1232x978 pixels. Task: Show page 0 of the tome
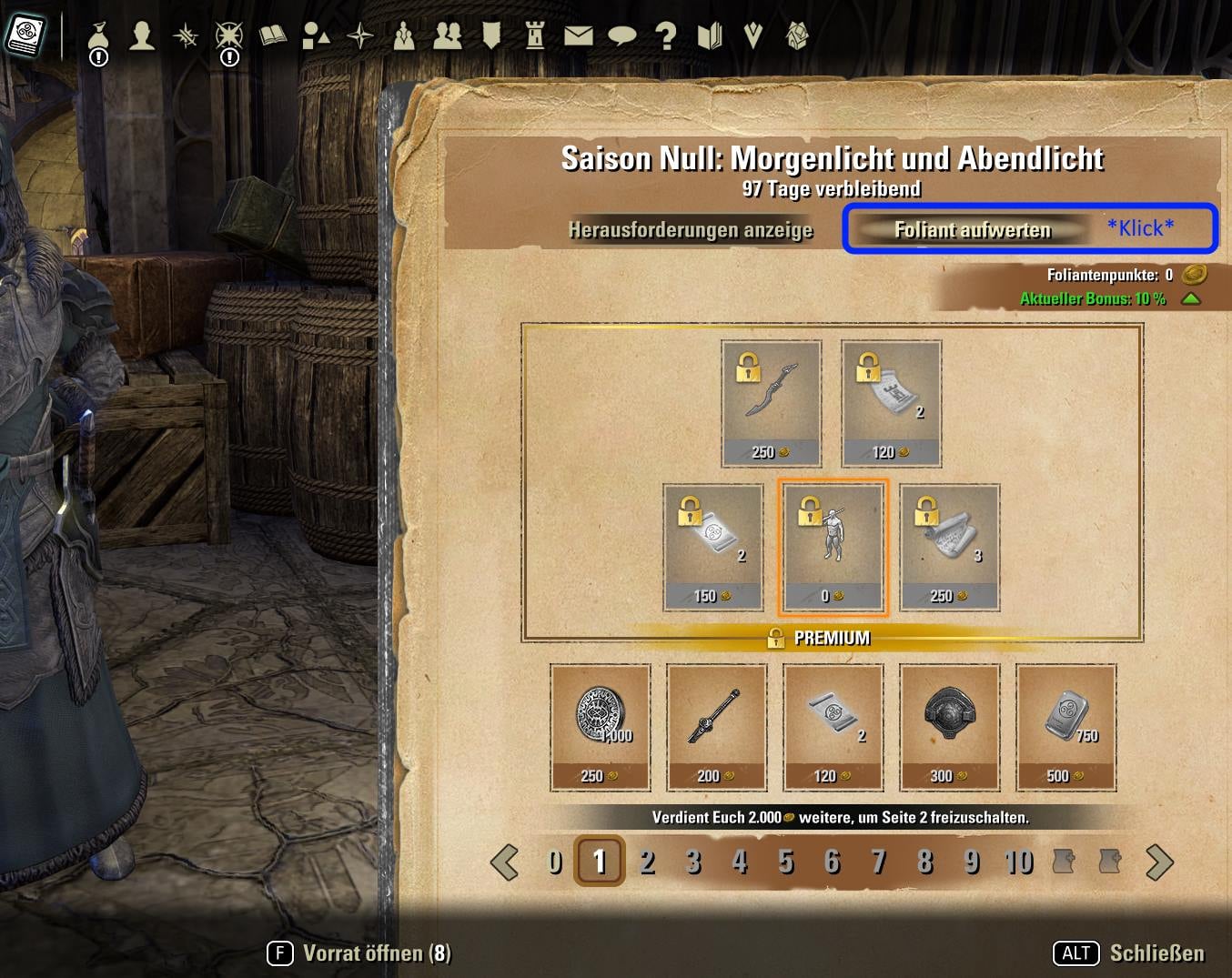pos(554,861)
